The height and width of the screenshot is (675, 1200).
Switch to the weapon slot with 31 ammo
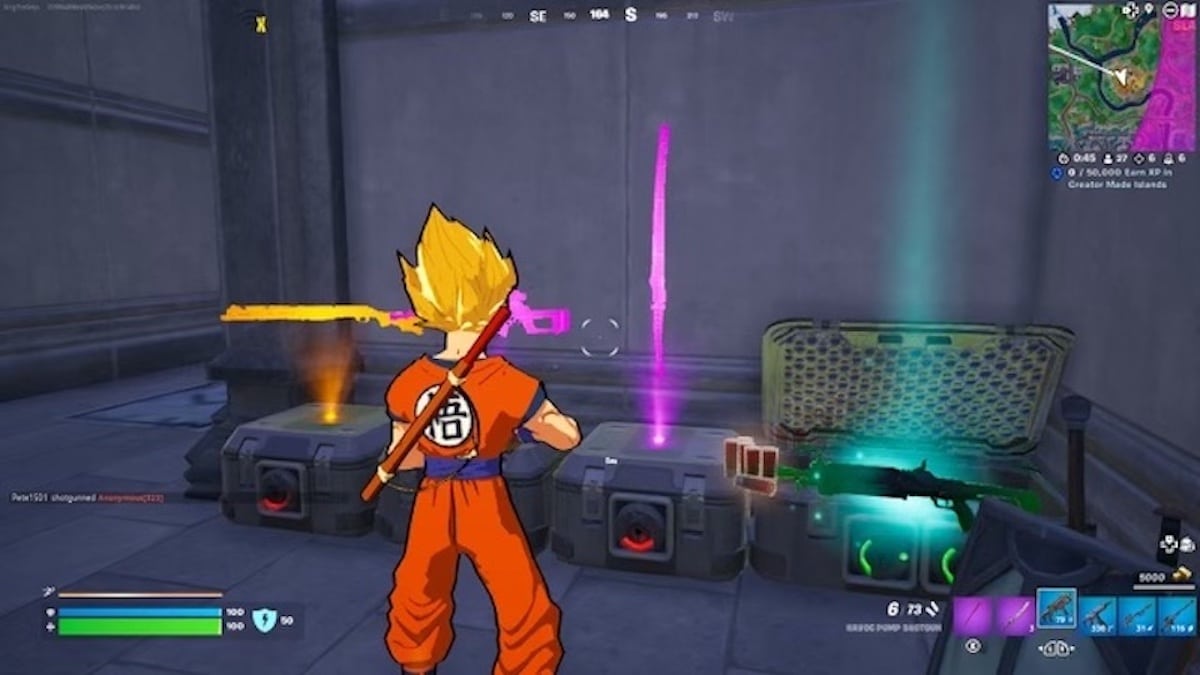pos(1136,614)
